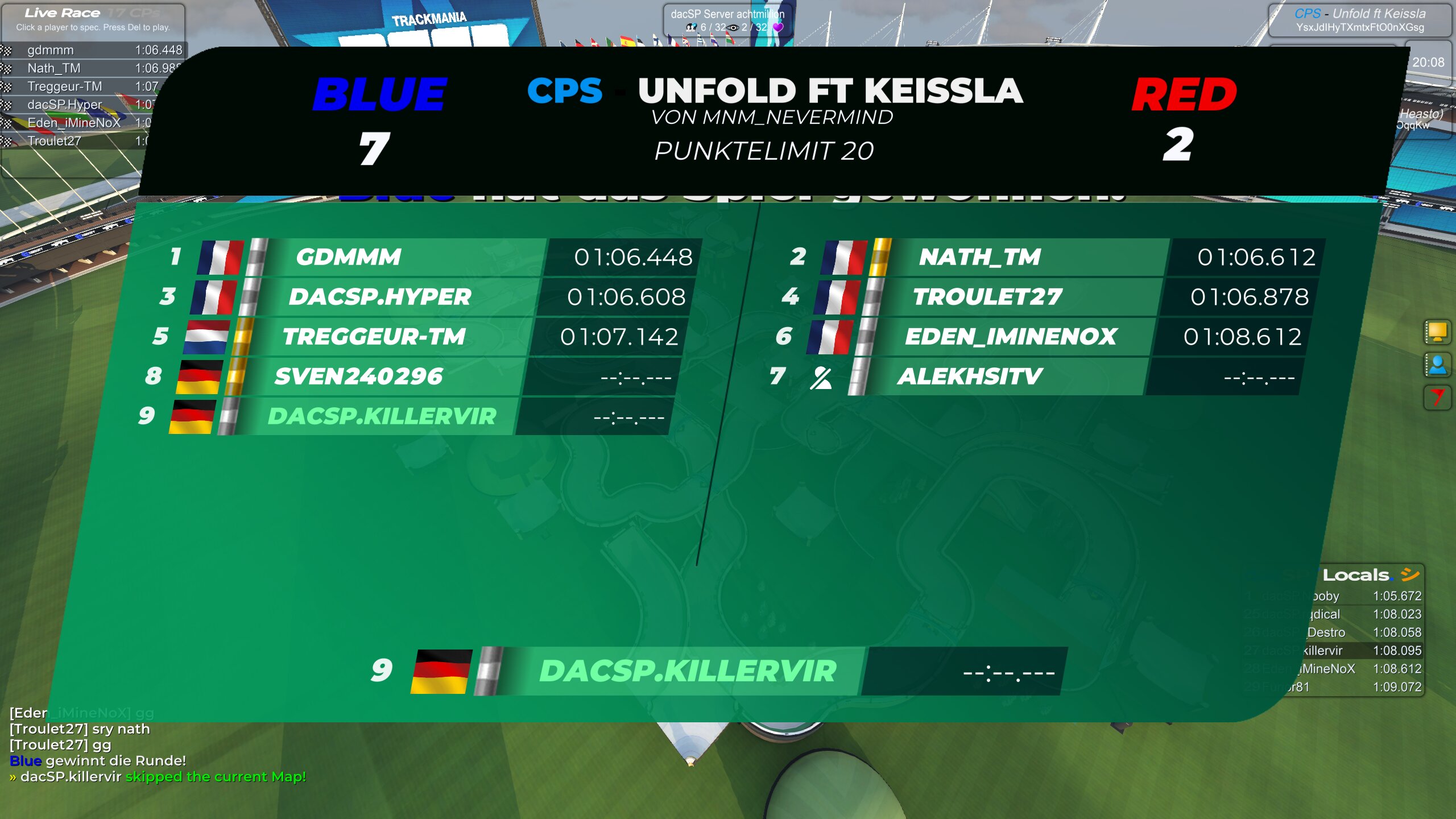Select Nath_TM in the Live Race list
The image size is (1456, 819).
pos(54,68)
